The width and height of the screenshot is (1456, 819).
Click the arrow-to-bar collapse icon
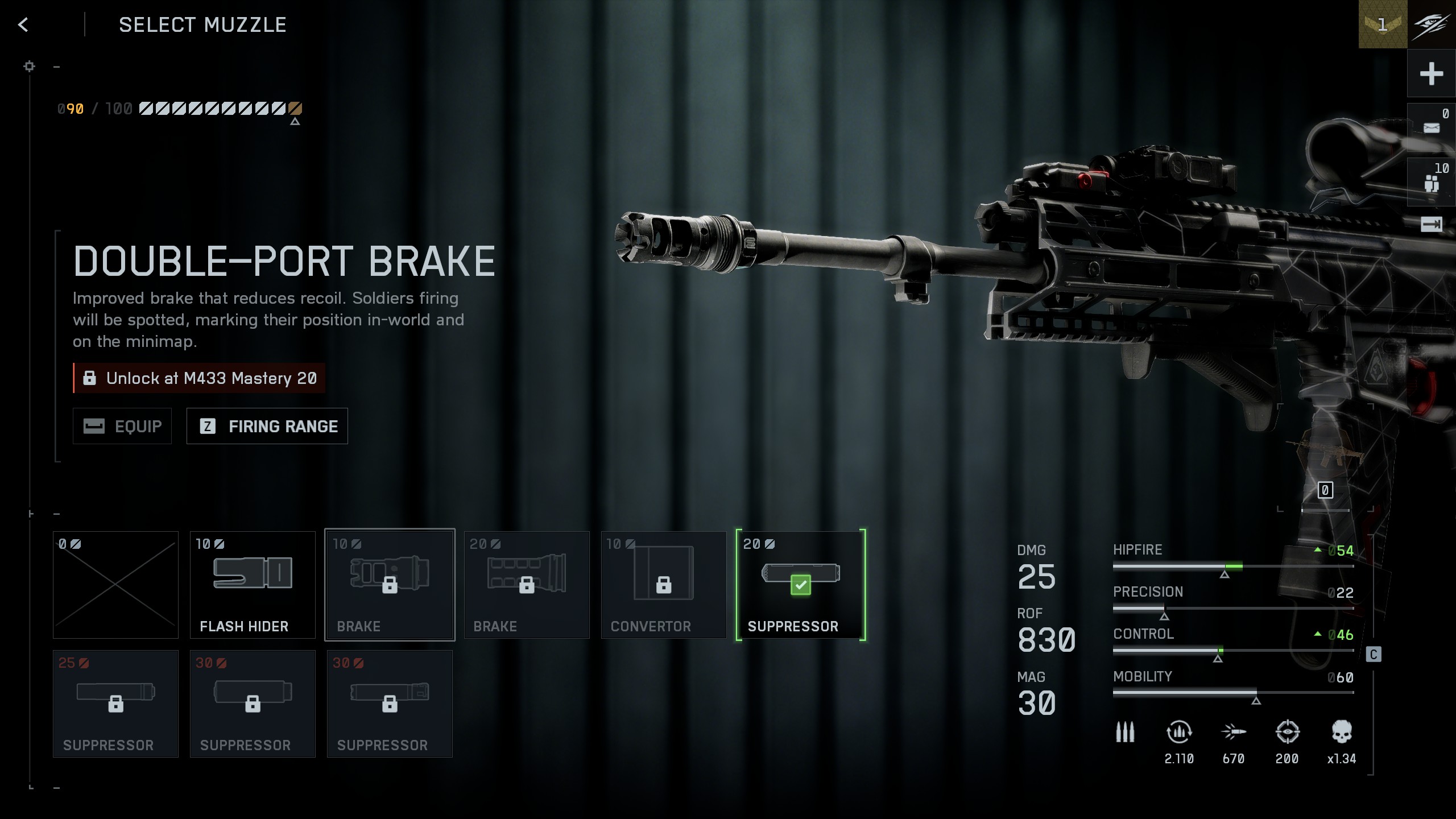1431,224
